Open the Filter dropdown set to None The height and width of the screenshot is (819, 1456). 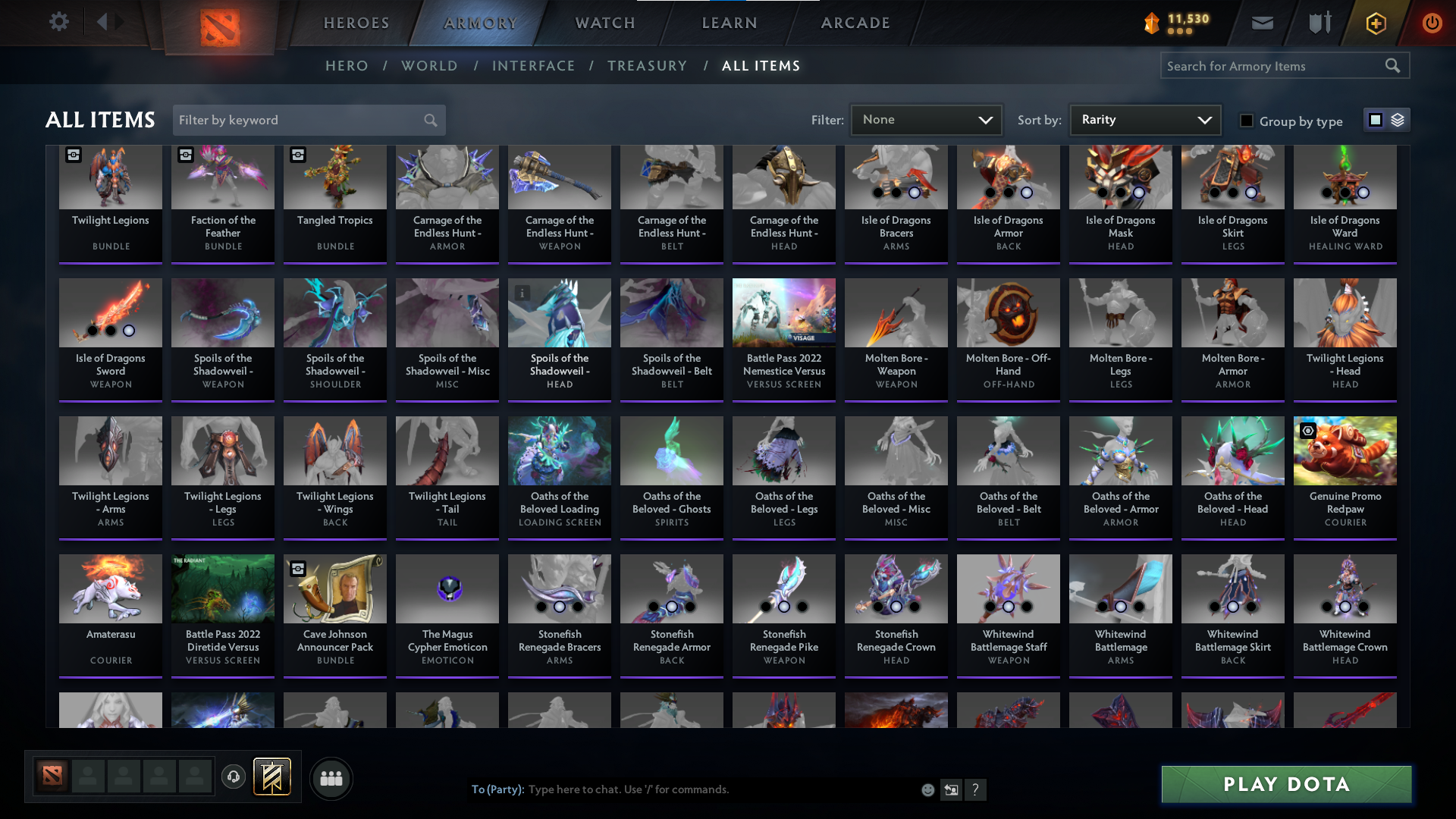coord(926,119)
